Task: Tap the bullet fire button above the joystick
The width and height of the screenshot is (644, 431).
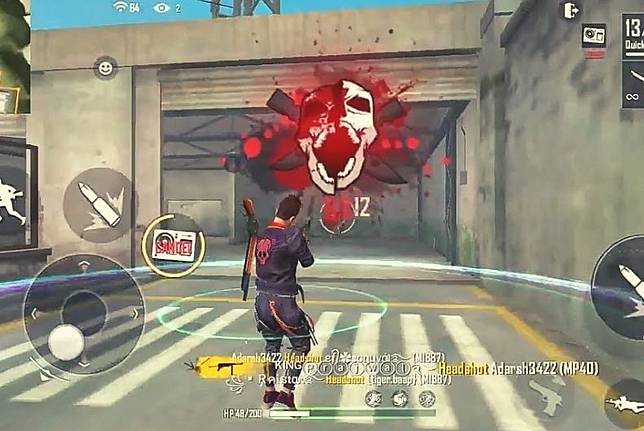Action: pyautogui.click(x=98, y=204)
